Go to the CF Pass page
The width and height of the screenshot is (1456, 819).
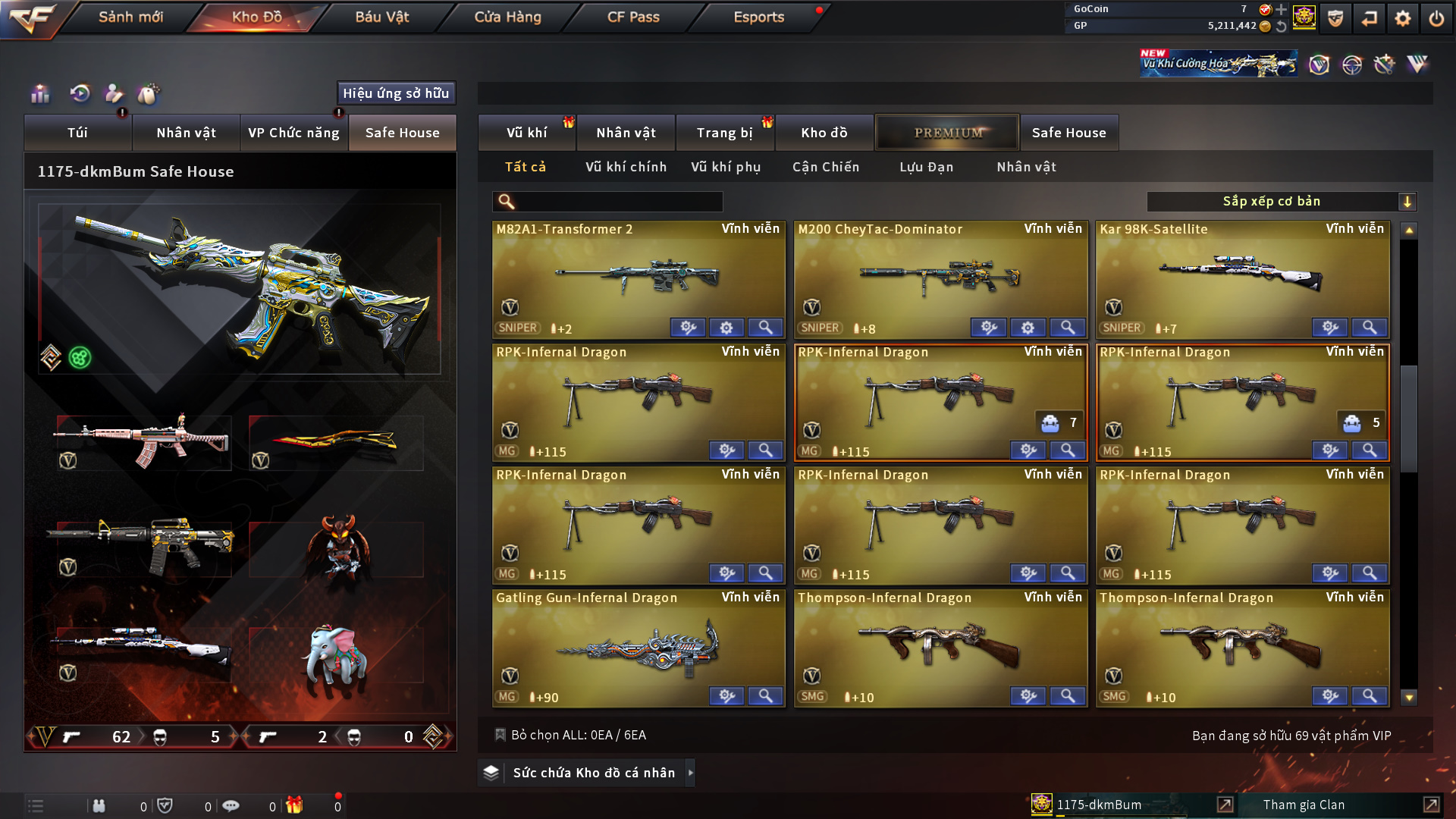[x=633, y=17]
